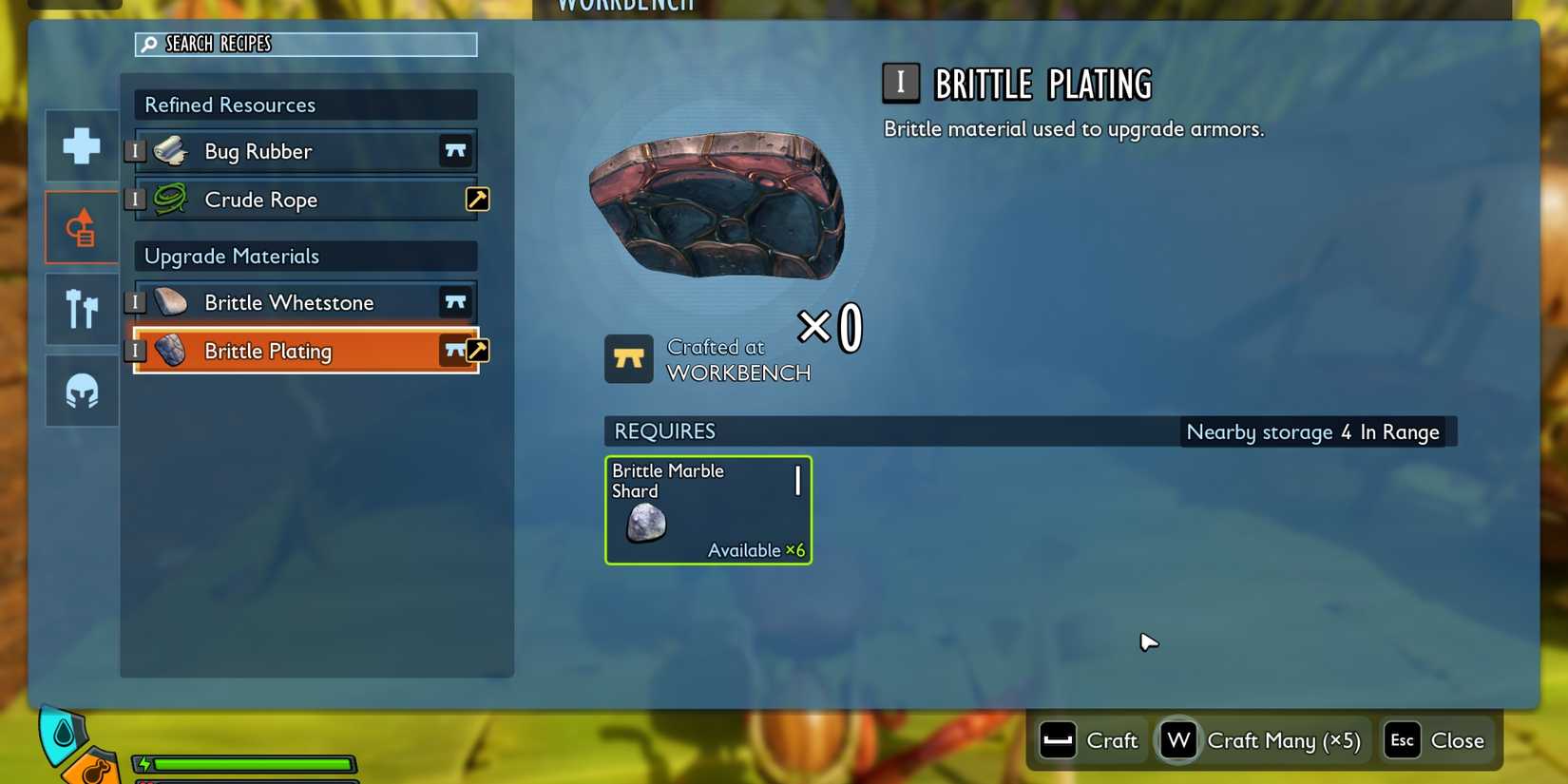Toggle info on the Crude Rope recipe
Viewport: 1568px width, 784px height.
click(136, 200)
